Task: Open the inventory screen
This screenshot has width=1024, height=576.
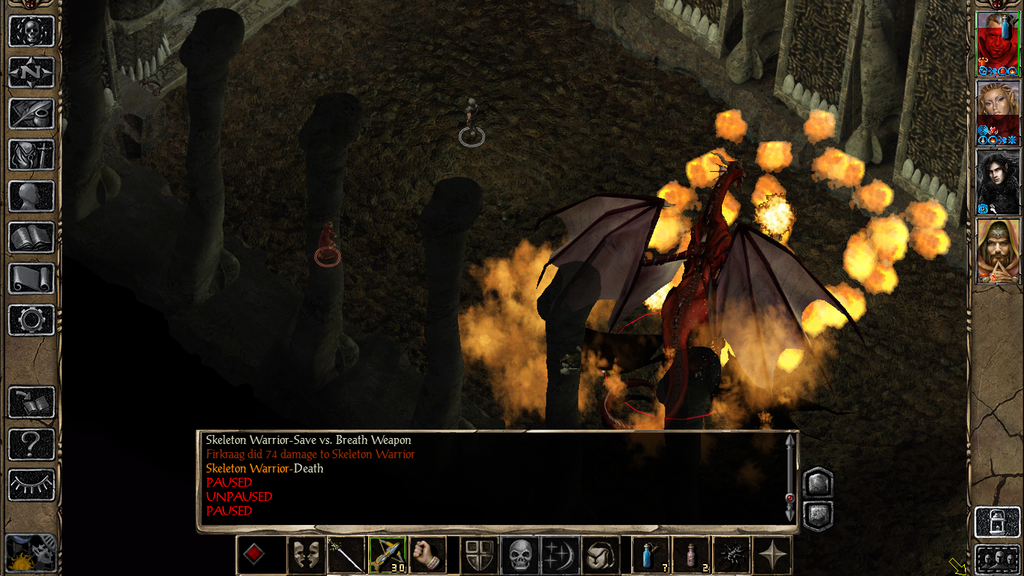Action: tap(31, 154)
